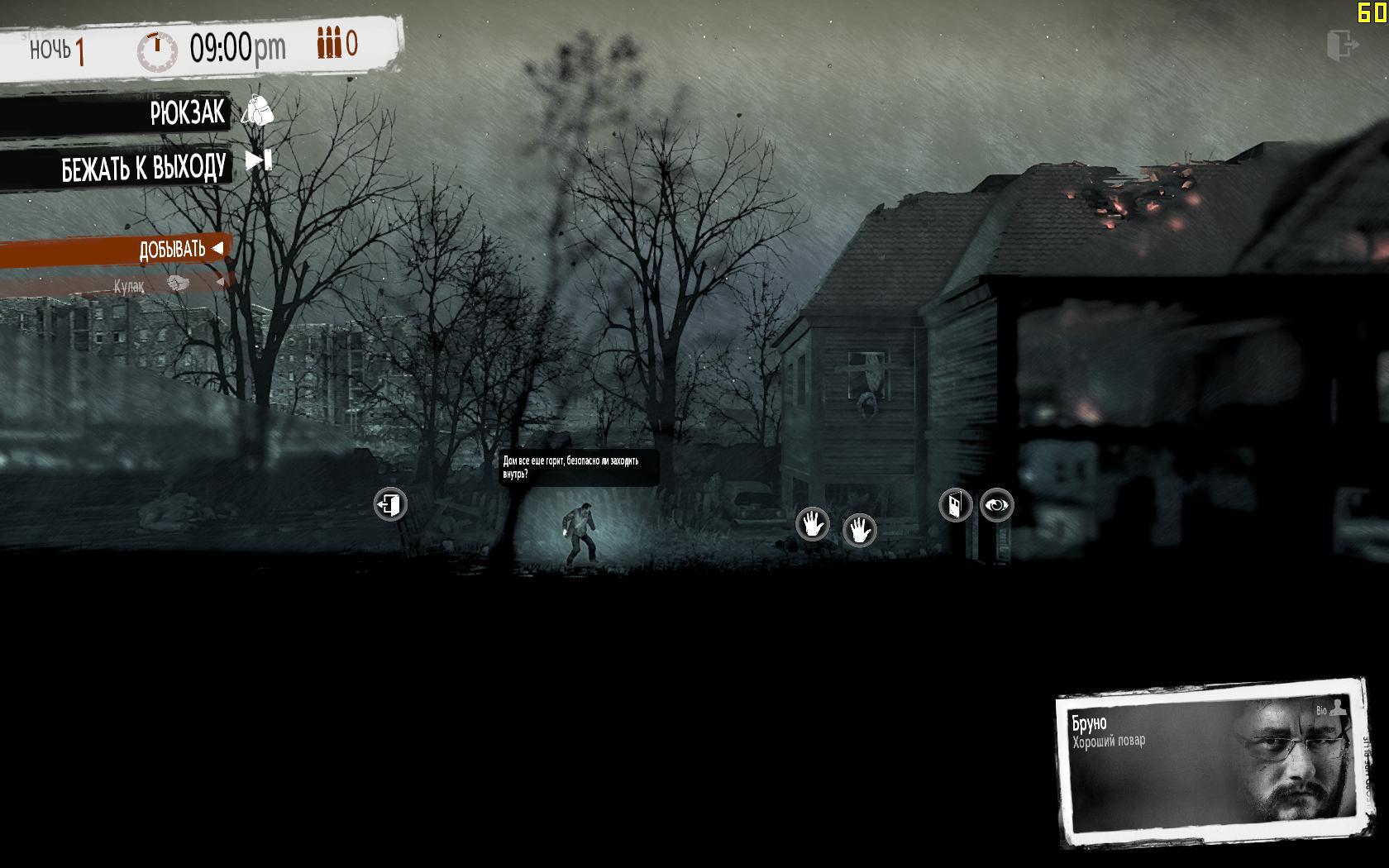Image resolution: width=1389 pixels, height=868 pixels.
Task: Select Бежать к выходу run-to-exit button
Action: point(145,168)
